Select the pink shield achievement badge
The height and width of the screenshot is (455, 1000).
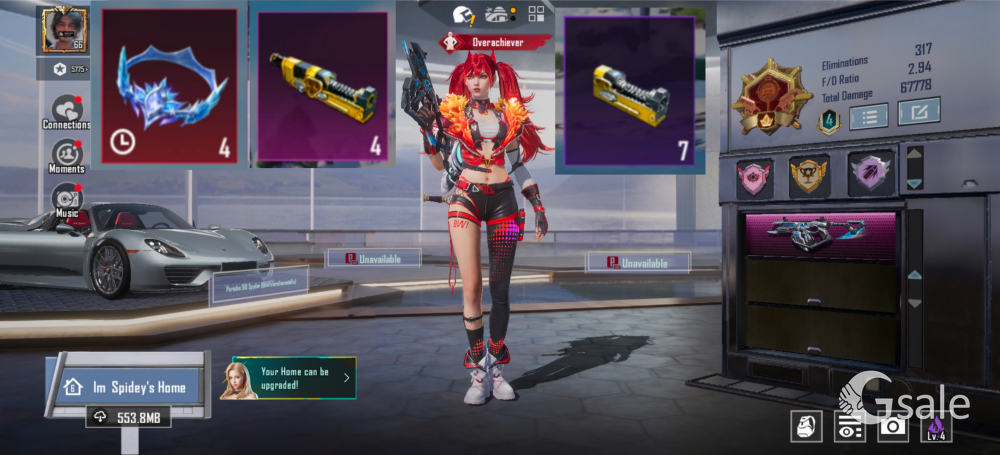(755, 175)
